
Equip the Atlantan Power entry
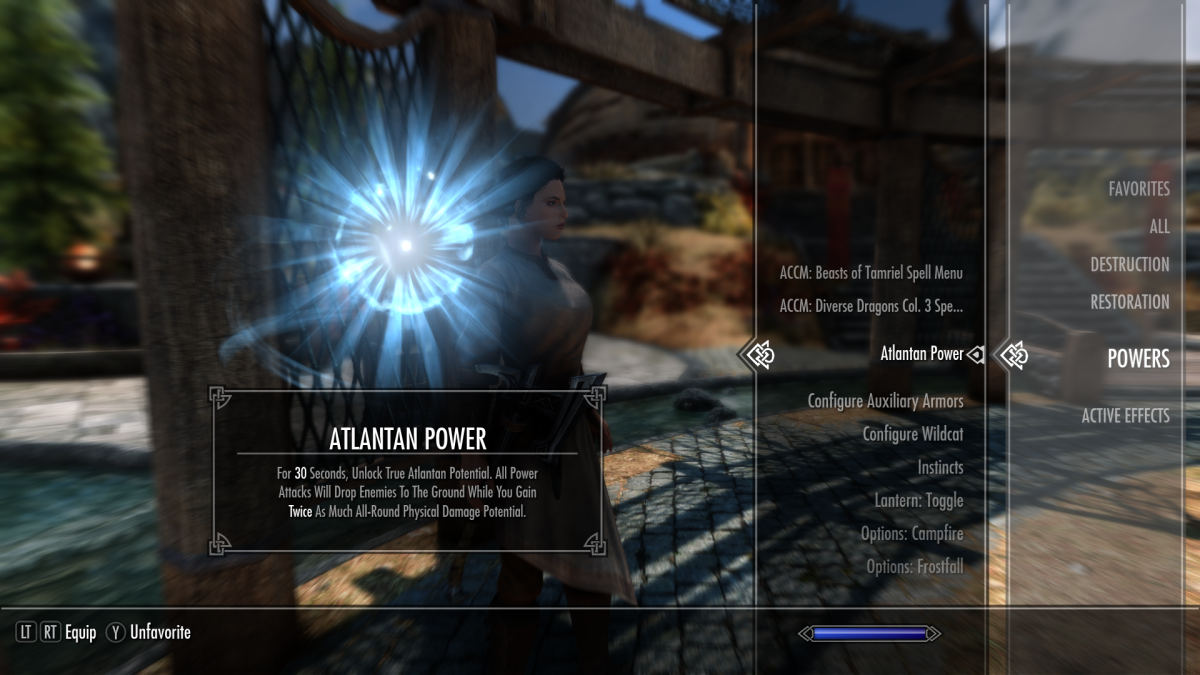point(921,354)
